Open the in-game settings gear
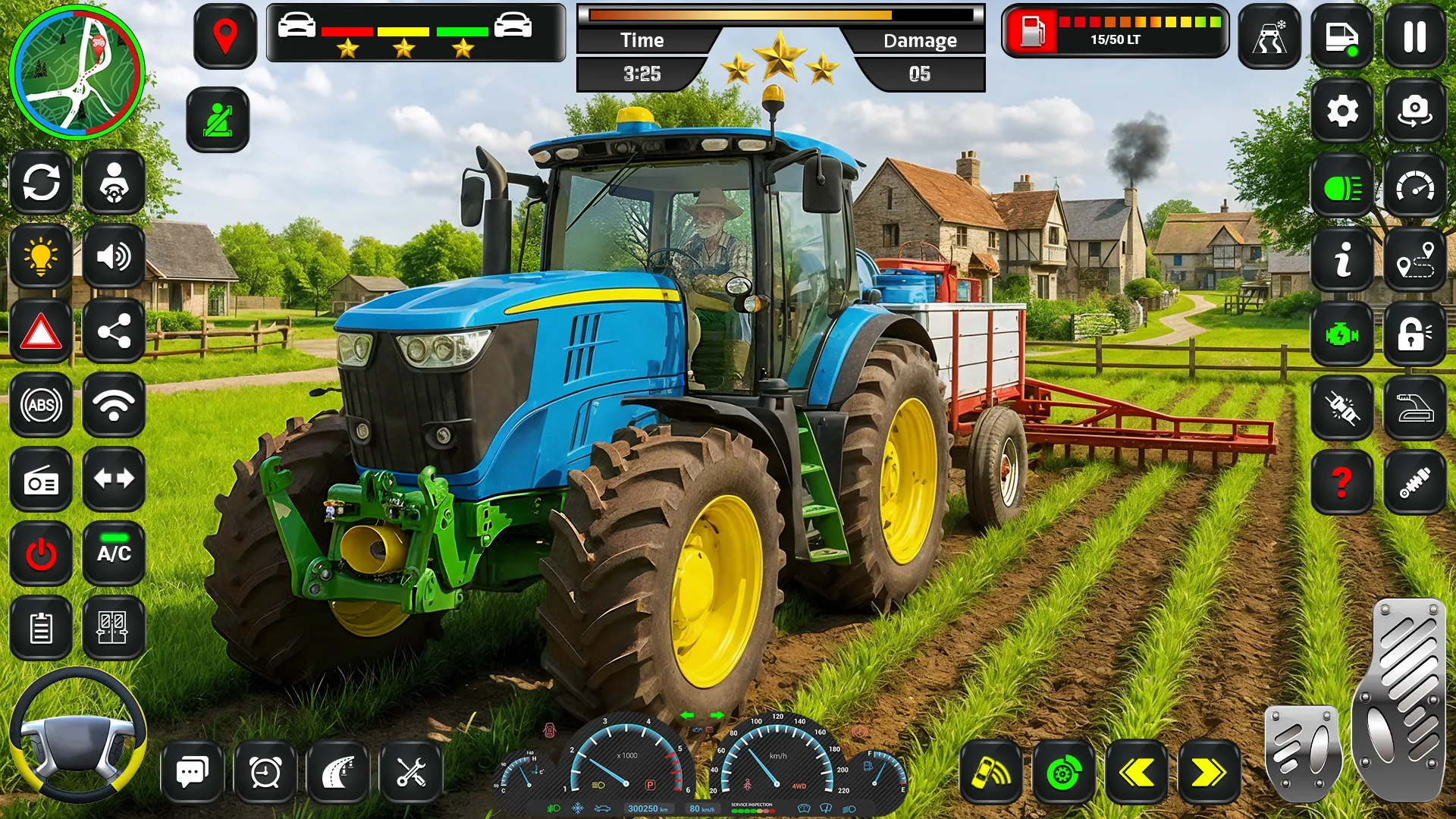The width and height of the screenshot is (1456, 819). pyautogui.click(x=1342, y=111)
